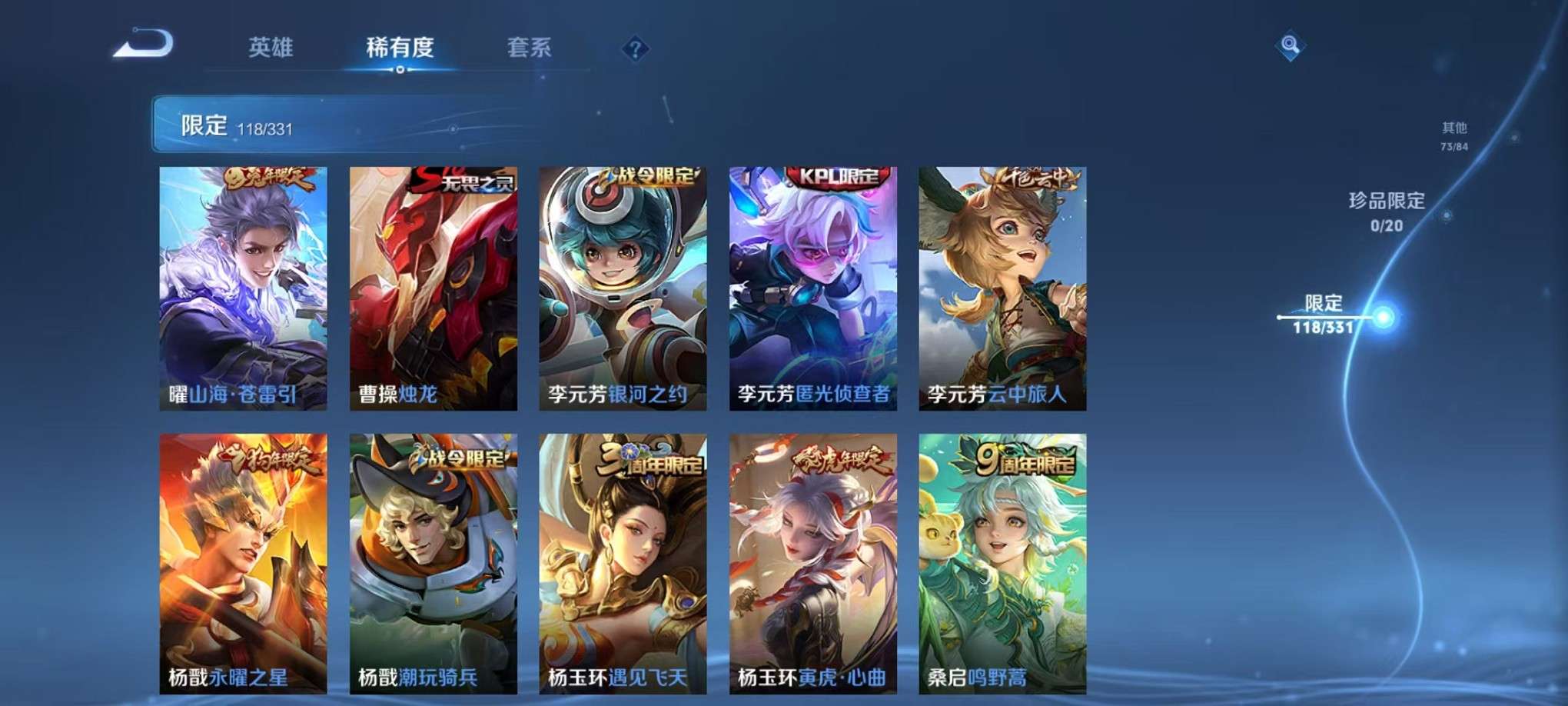
Task: Select the 稀有度 tab
Action: click(x=399, y=46)
